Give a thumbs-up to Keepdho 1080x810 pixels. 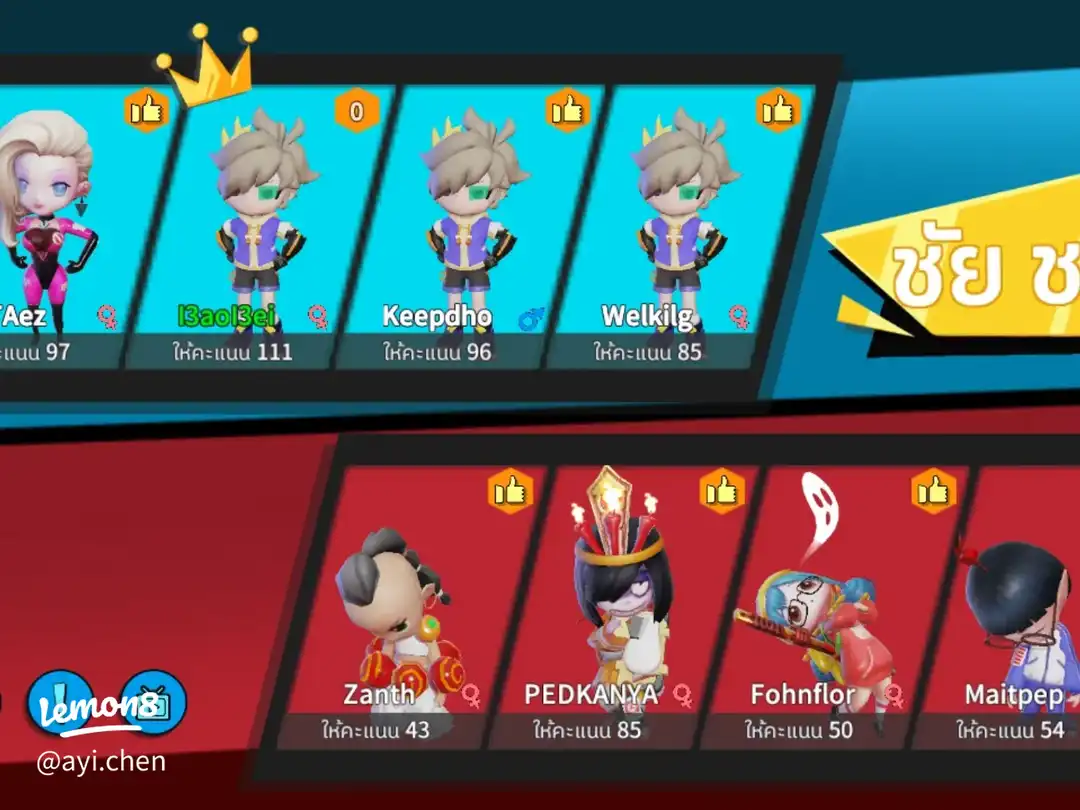click(568, 111)
